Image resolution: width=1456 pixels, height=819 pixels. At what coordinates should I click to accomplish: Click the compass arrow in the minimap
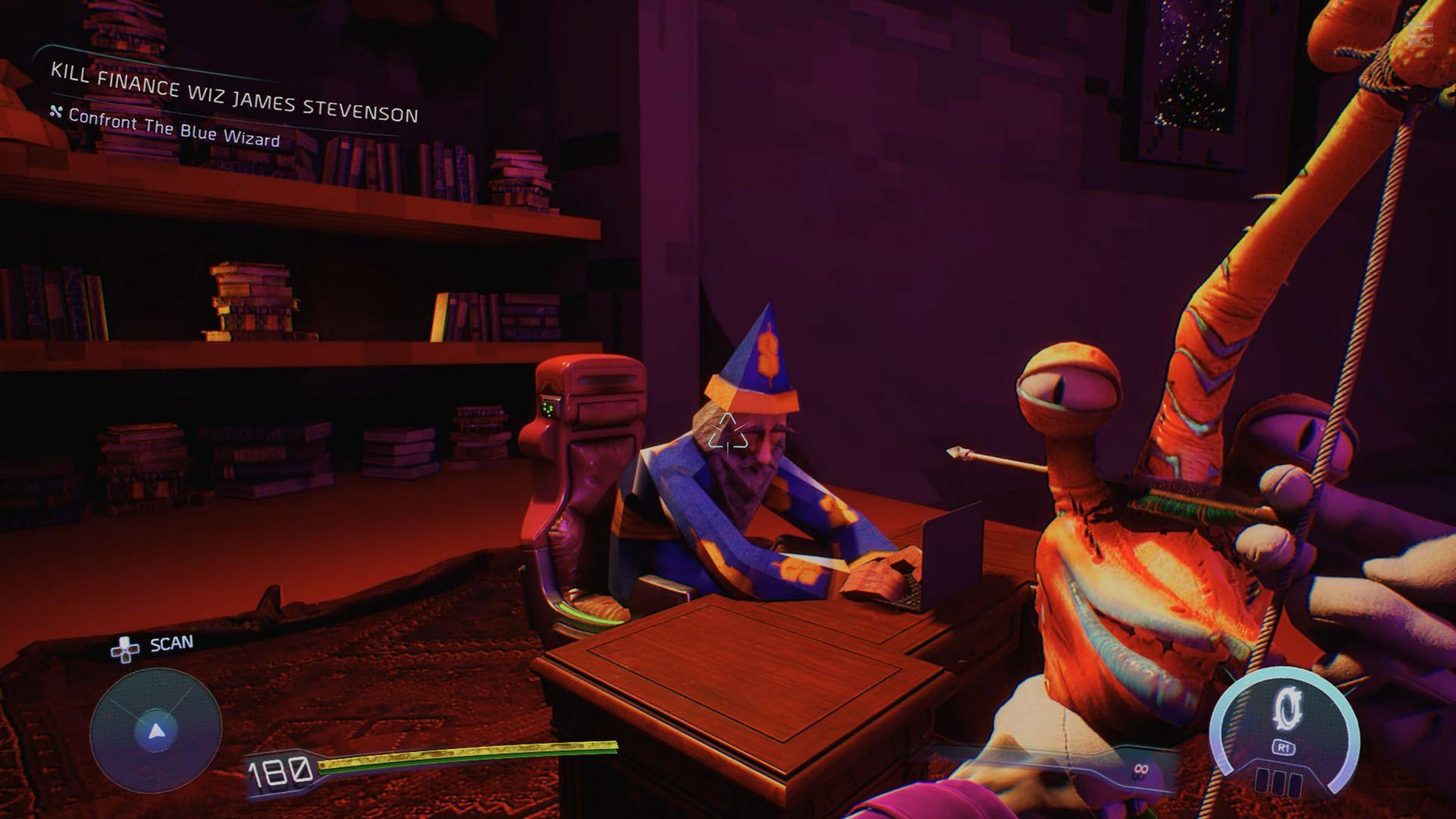pos(156,732)
